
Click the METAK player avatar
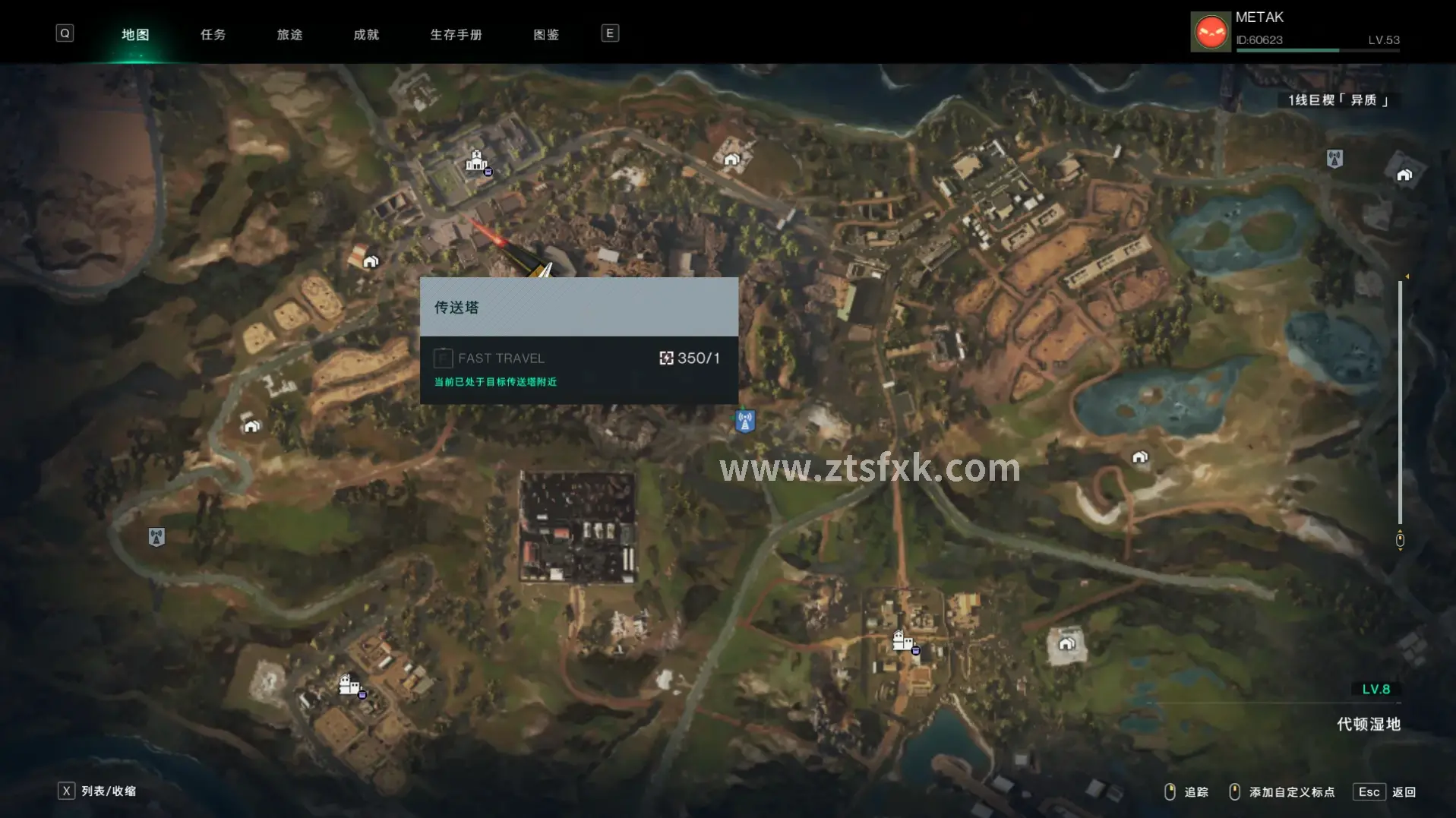(x=1211, y=32)
